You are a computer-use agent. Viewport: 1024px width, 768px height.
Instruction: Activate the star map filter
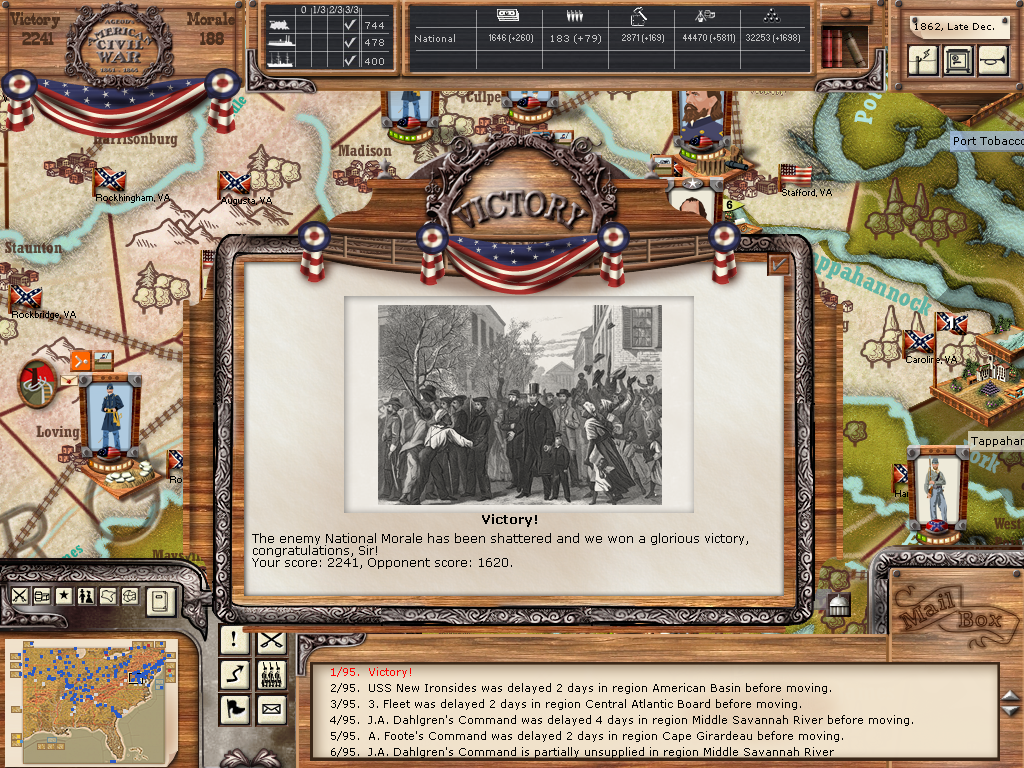tap(65, 596)
